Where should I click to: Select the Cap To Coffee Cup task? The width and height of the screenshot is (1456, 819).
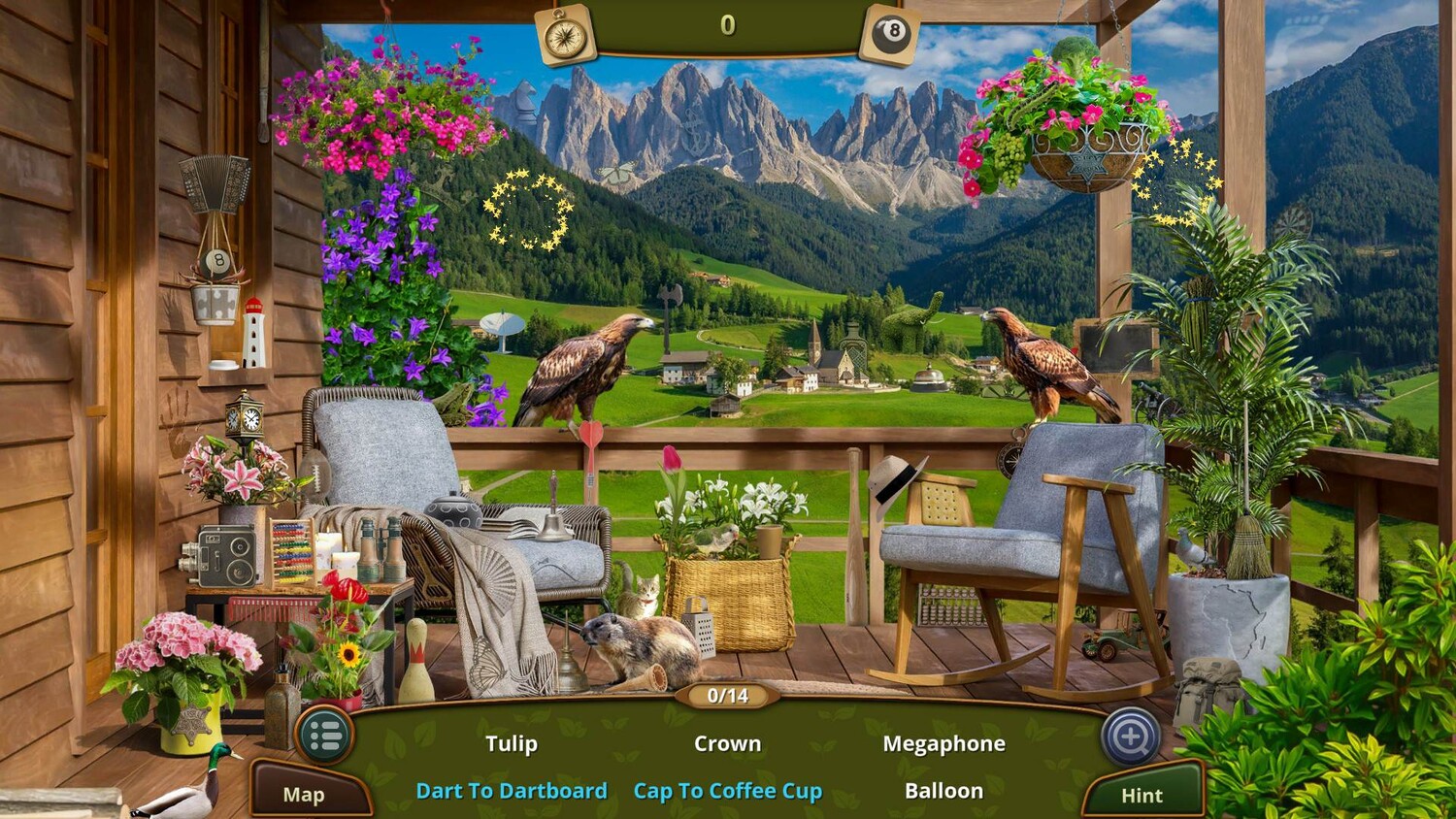click(x=727, y=791)
